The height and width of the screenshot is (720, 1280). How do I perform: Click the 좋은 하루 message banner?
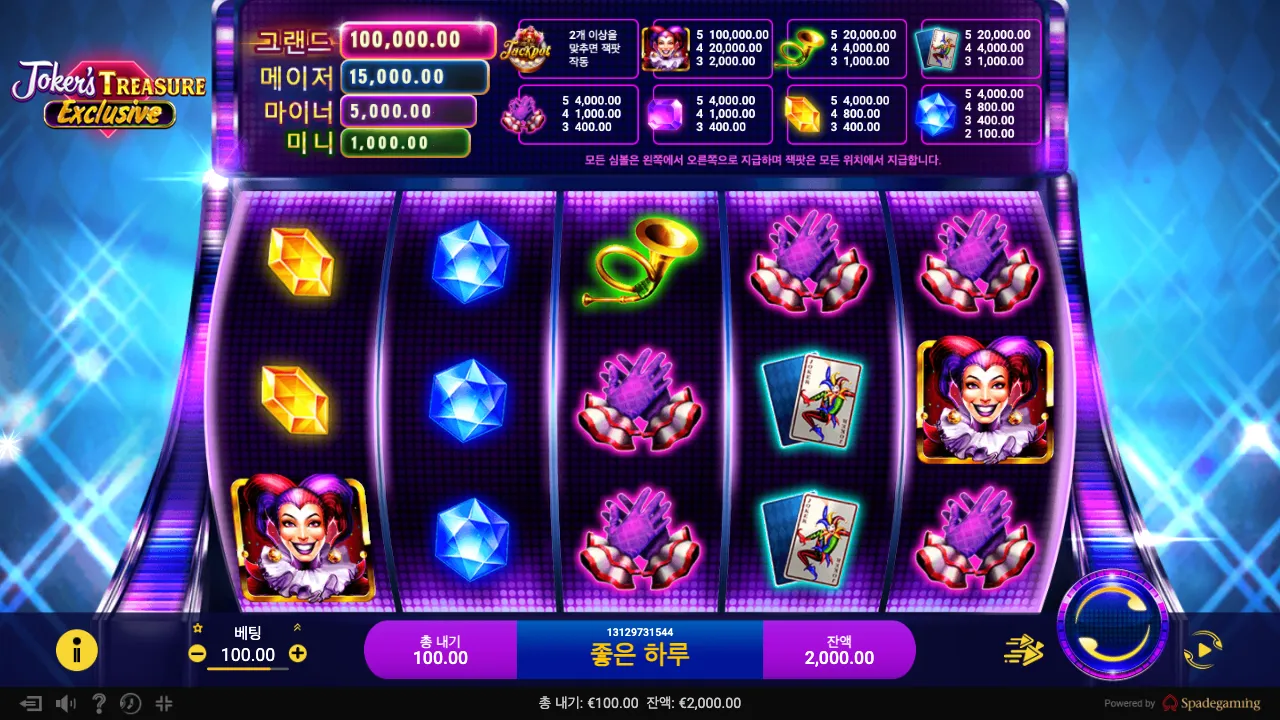point(640,649)
